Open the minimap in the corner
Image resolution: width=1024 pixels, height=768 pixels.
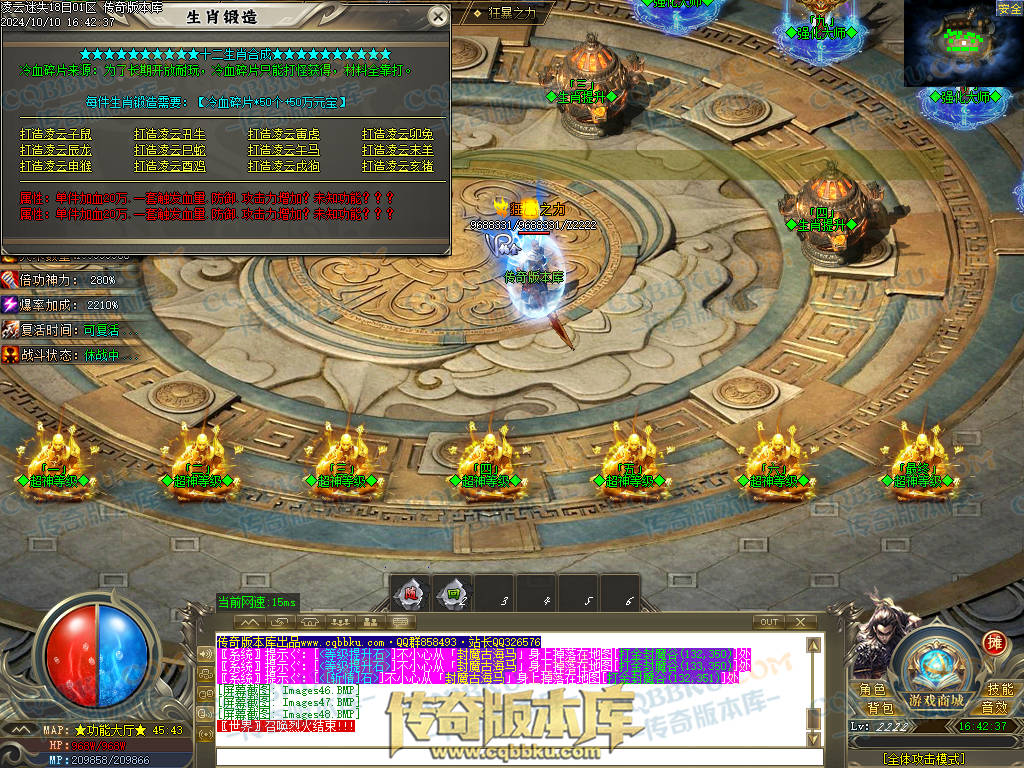[962, 45]
